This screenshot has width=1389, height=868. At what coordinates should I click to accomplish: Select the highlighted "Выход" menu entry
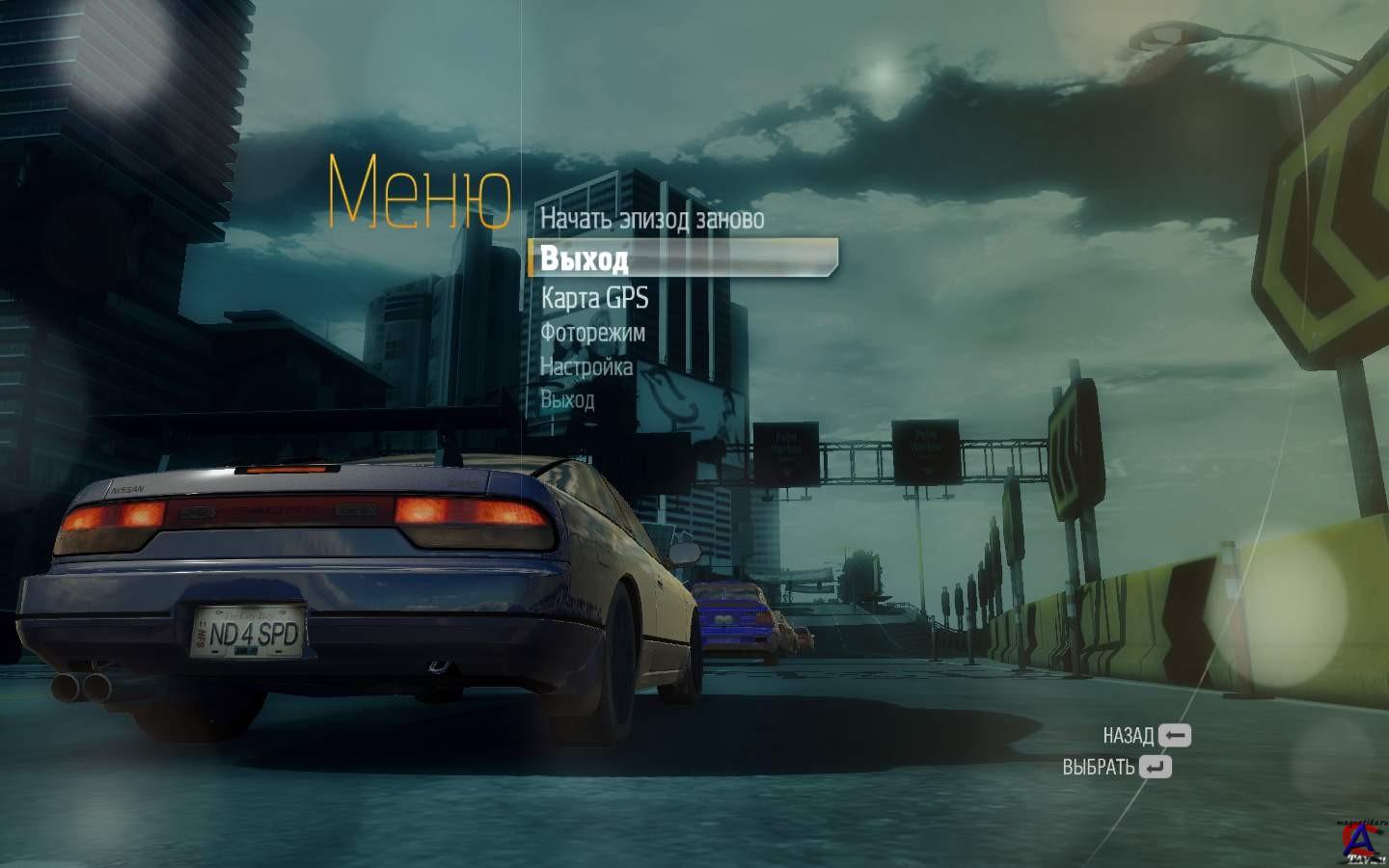(585, 258)
